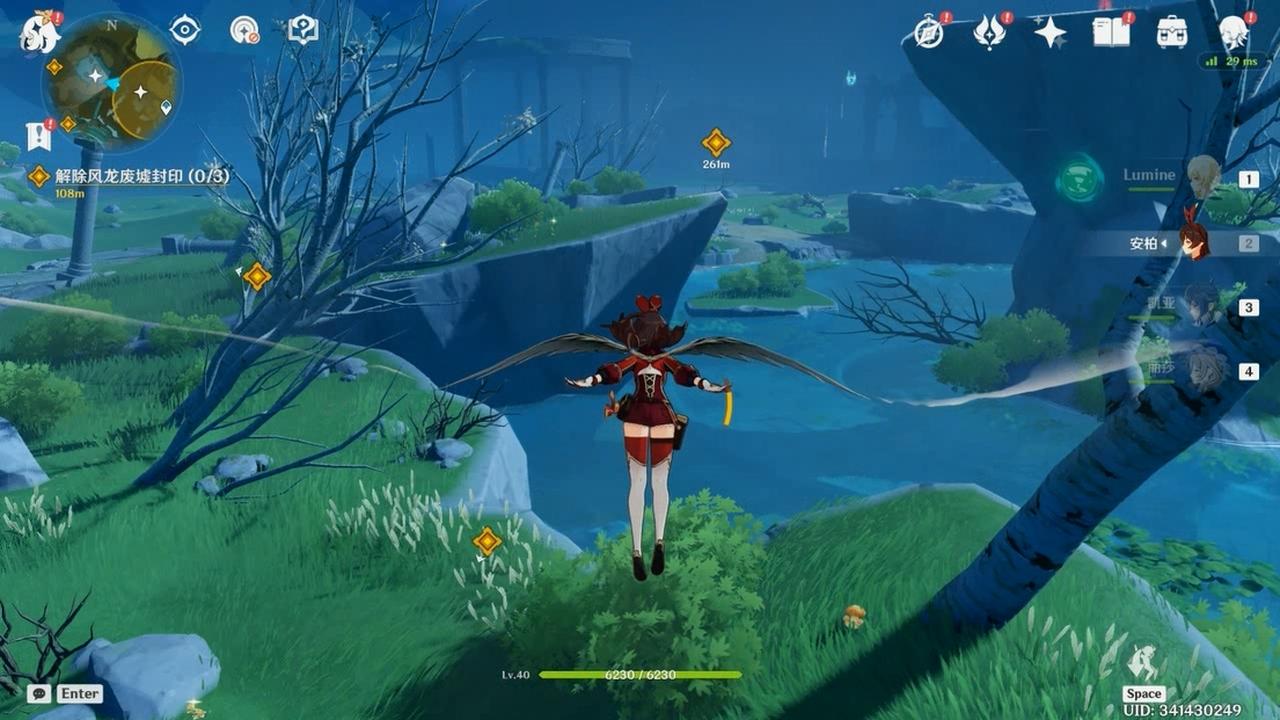Switch to party member 丽莎

(1207, 370)
